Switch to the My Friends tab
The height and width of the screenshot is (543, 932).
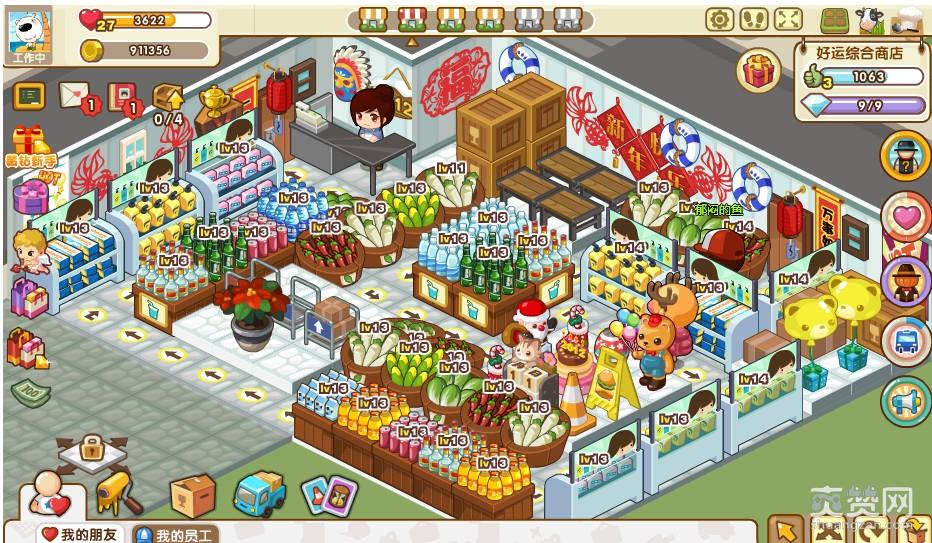click(x=79, y=534)
